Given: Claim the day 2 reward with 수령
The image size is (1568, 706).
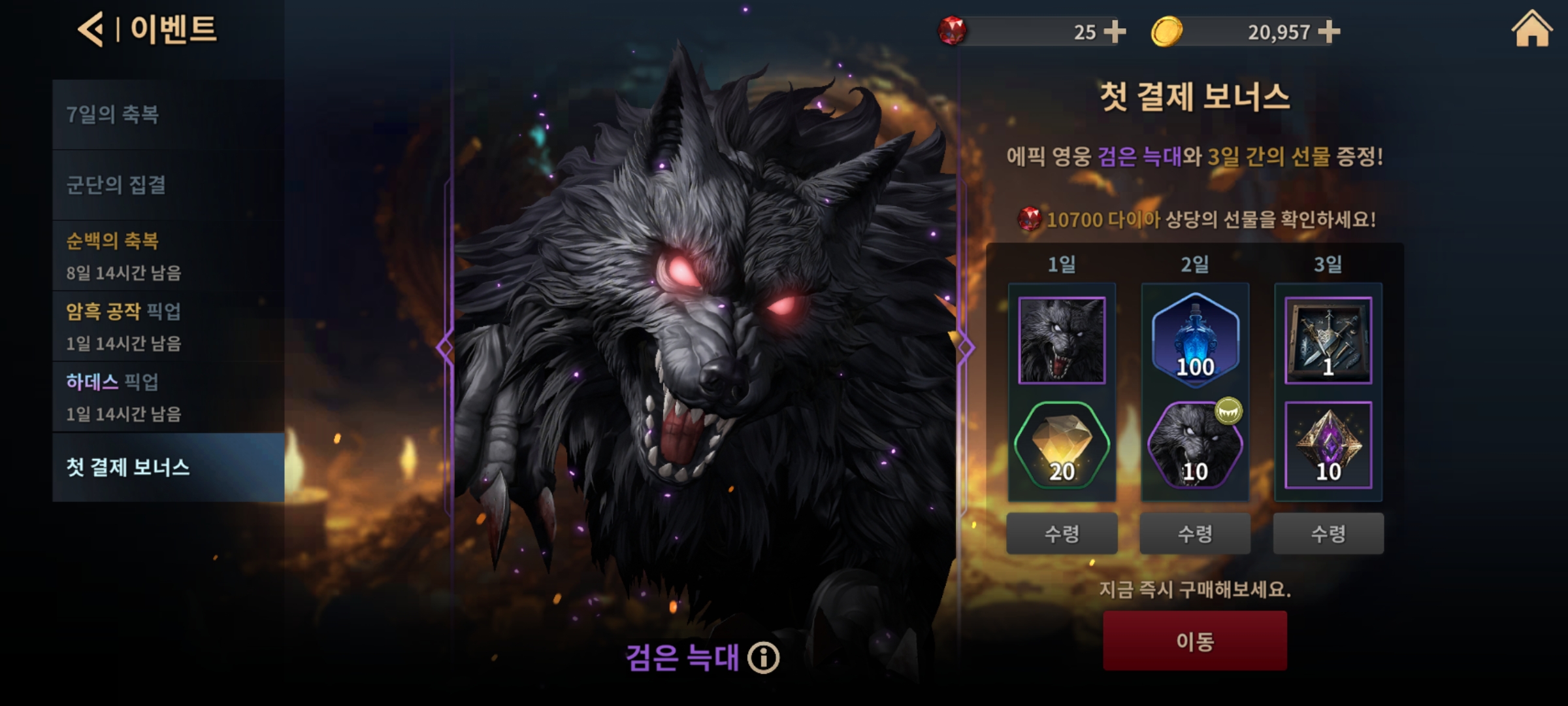Looking at the screenshot, I should pos(1195,533).
